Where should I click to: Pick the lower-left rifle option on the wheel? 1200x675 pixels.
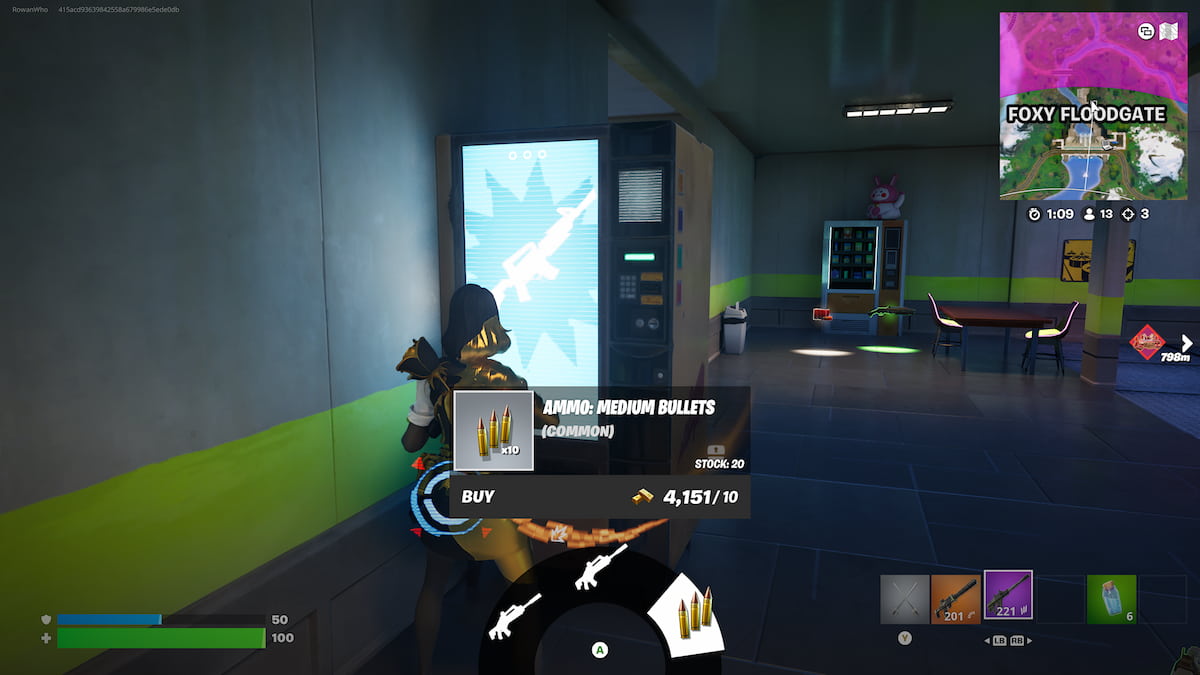(x=514, y=616)
